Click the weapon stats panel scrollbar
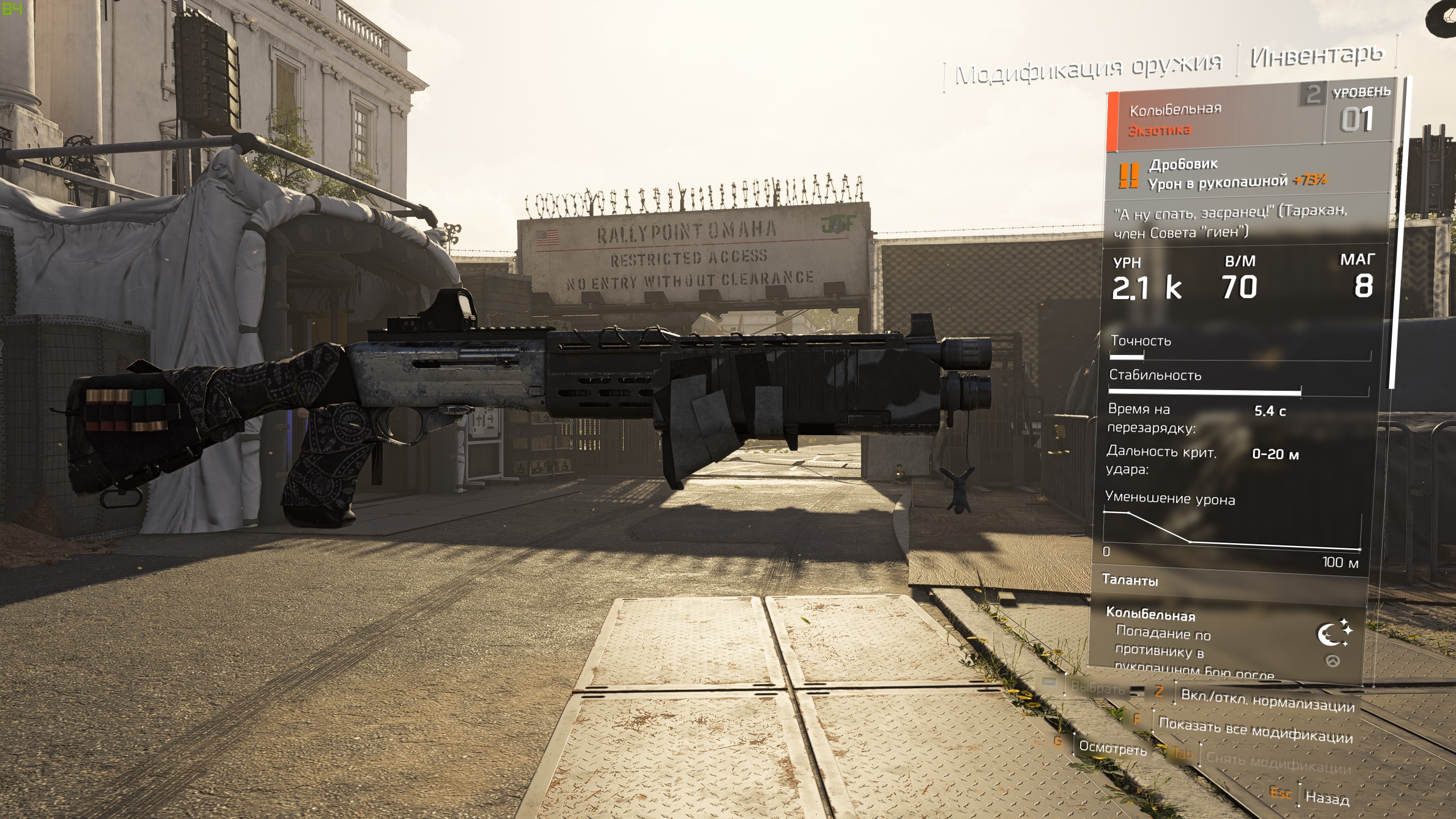The width and height of the screenshot is (1456, 819). pos(1393,233)
